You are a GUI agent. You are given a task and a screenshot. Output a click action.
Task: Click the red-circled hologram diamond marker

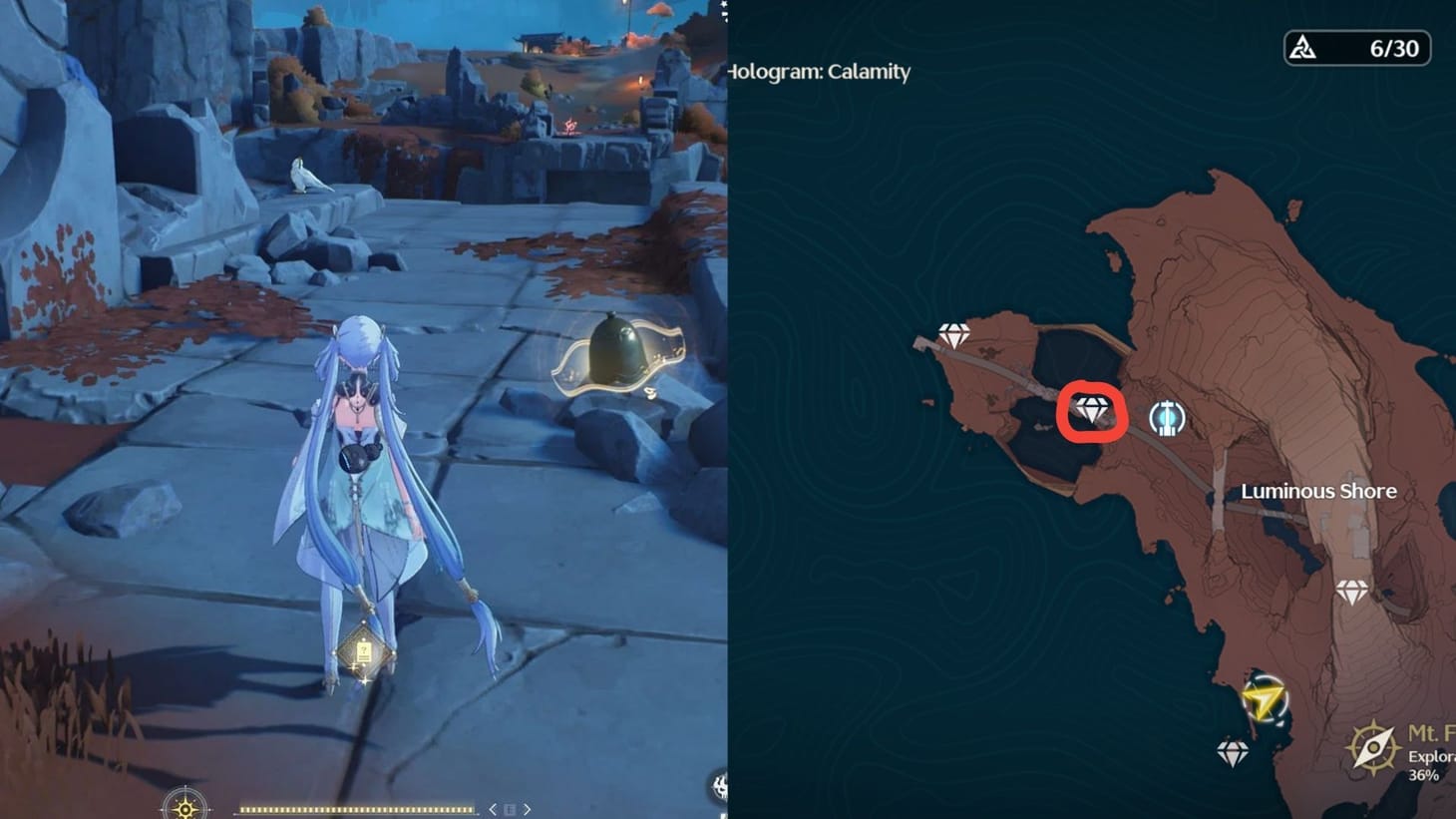(1094, 409)
